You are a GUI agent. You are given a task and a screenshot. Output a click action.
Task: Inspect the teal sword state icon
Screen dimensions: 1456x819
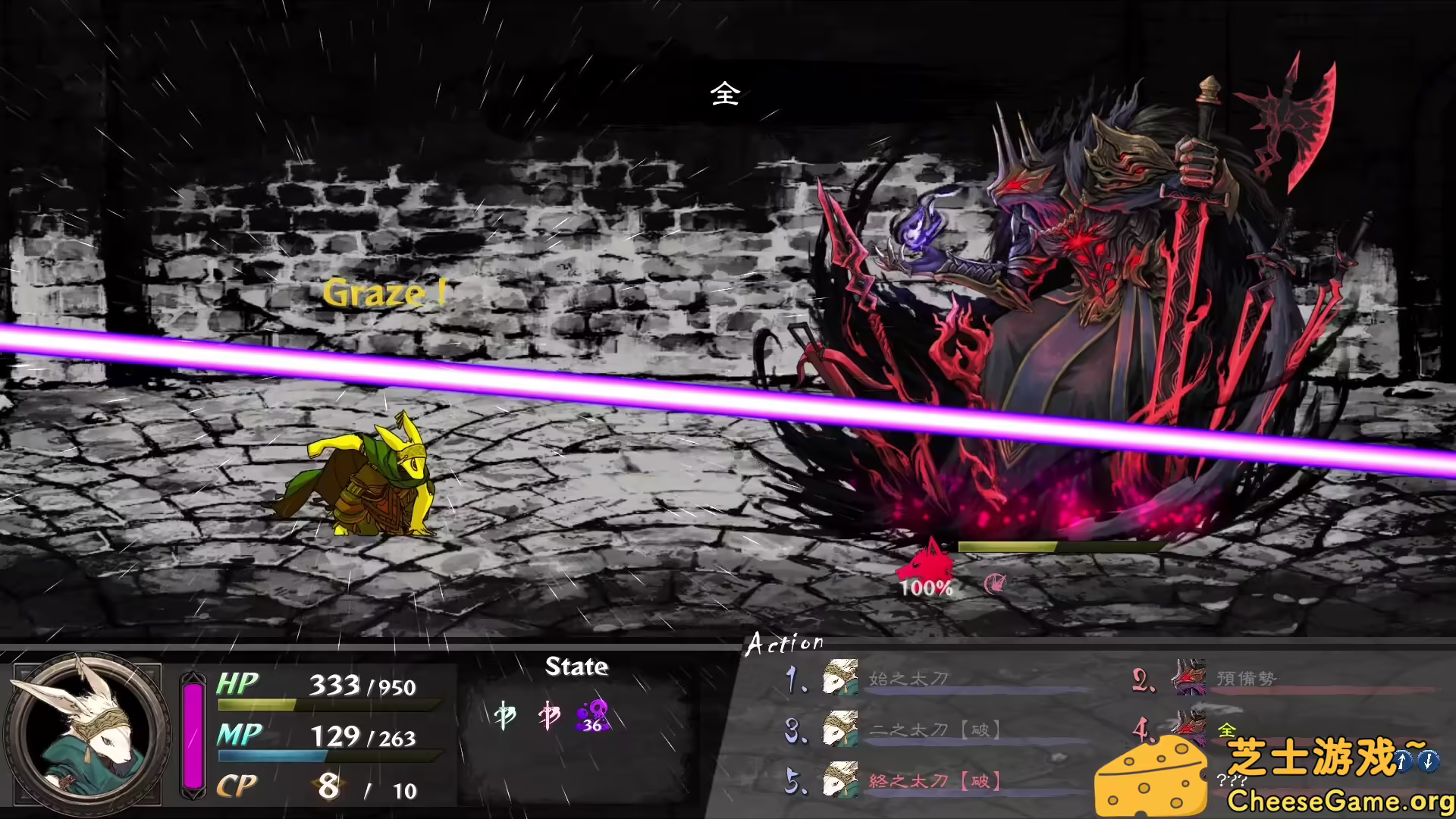tap(504, 715)
